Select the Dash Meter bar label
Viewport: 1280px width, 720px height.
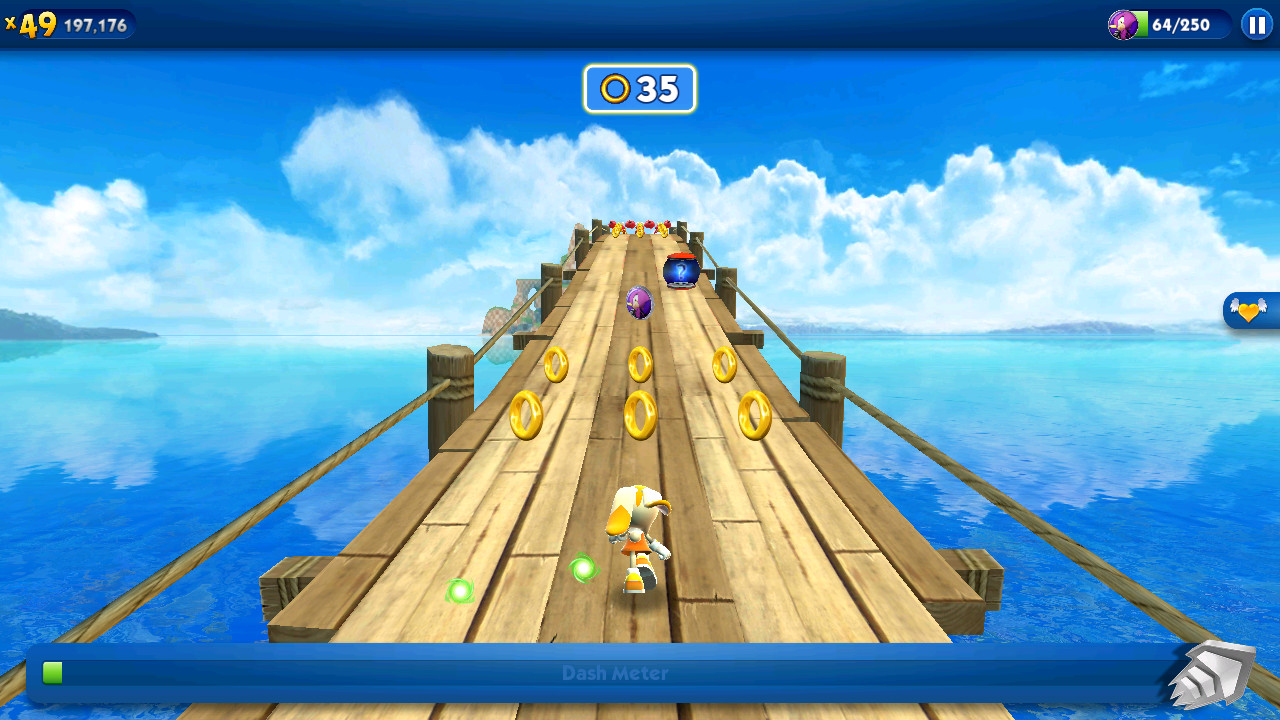click(x=614, y=673)
